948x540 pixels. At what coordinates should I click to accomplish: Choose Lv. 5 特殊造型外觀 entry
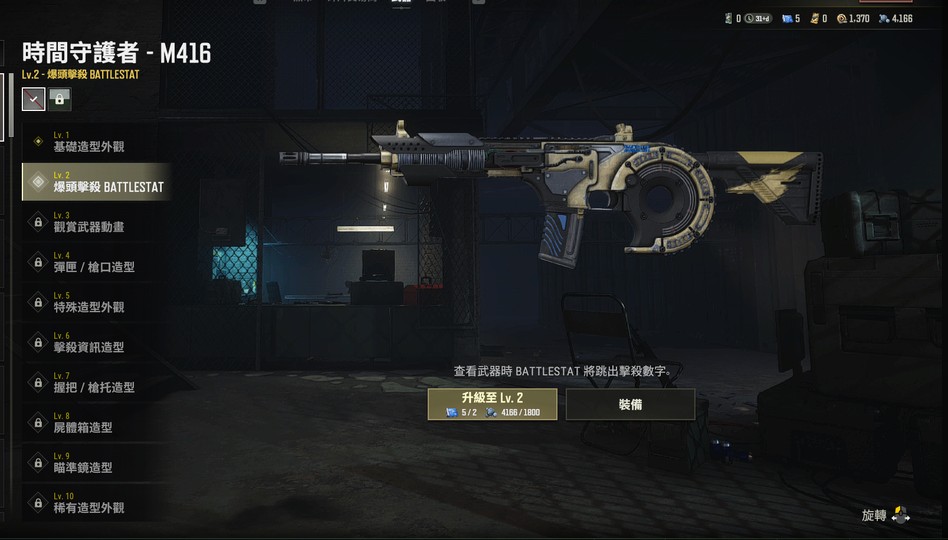click(95, 302)
